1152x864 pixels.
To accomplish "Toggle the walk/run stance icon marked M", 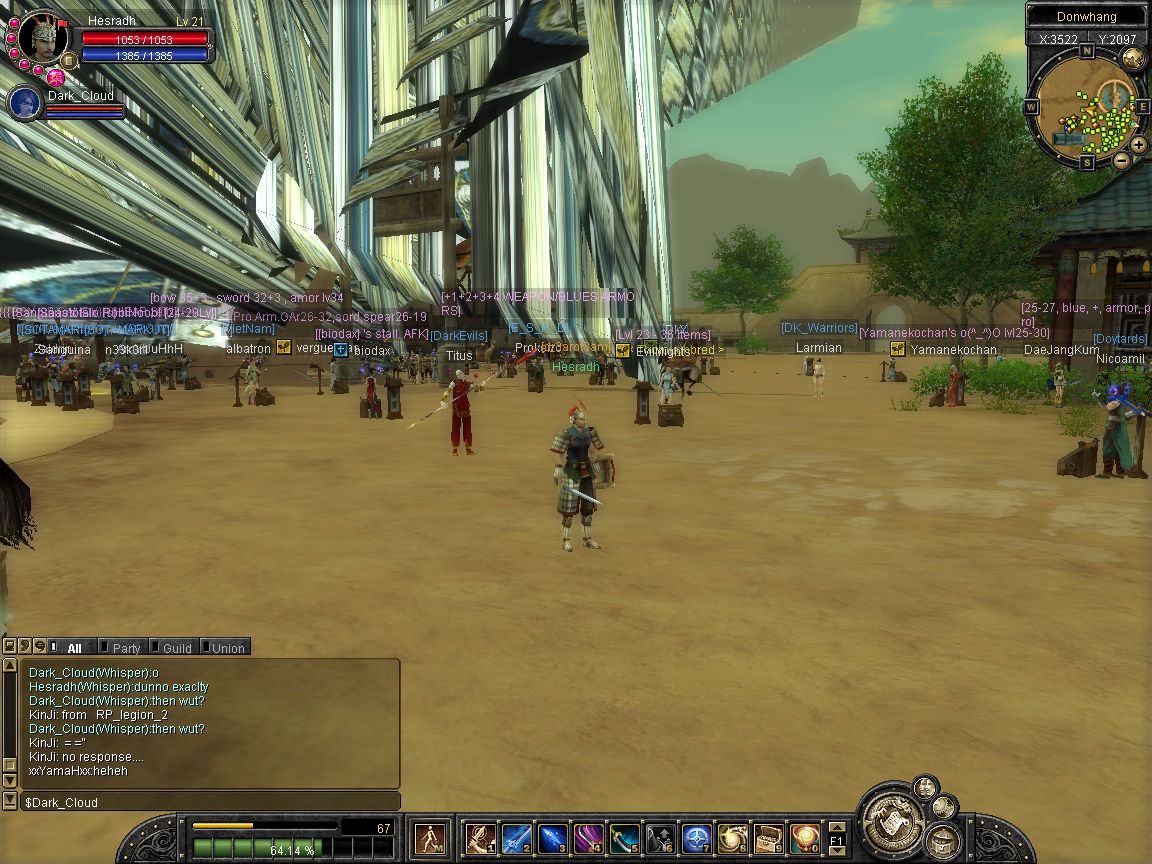I will pos(432,838).
